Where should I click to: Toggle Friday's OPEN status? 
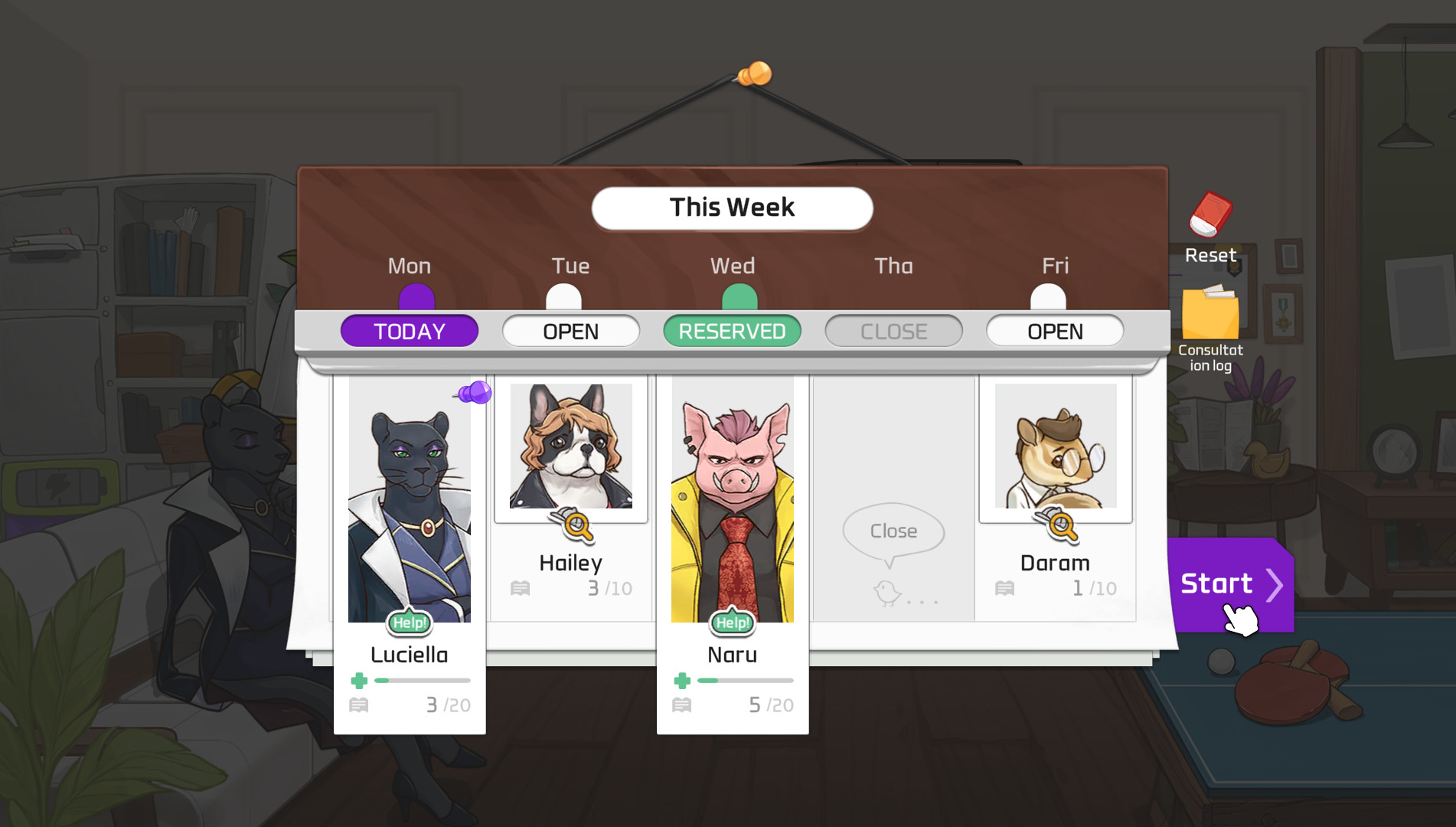click(x=1055, y=331)
